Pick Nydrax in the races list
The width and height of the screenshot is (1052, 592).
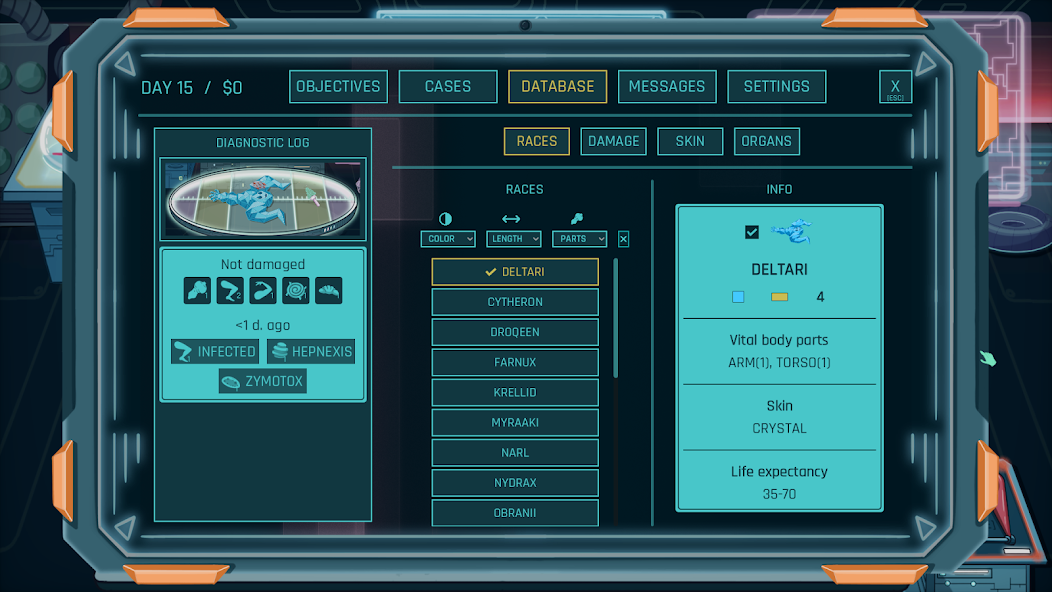tap(515, 483)
